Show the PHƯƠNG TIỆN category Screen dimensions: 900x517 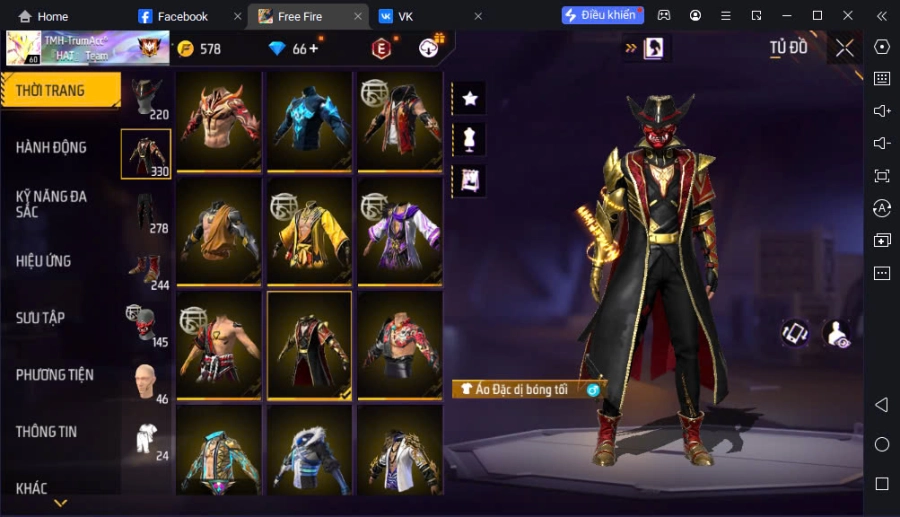click(x=55, y=375)
